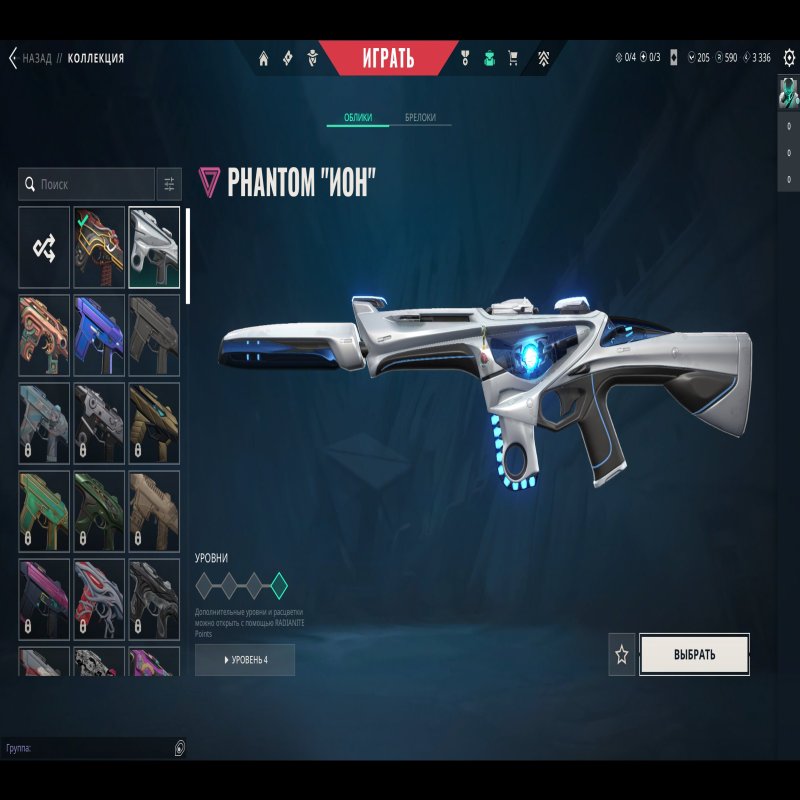Switch to the БРЕЛОКИ tab

[x=420, y=118]
